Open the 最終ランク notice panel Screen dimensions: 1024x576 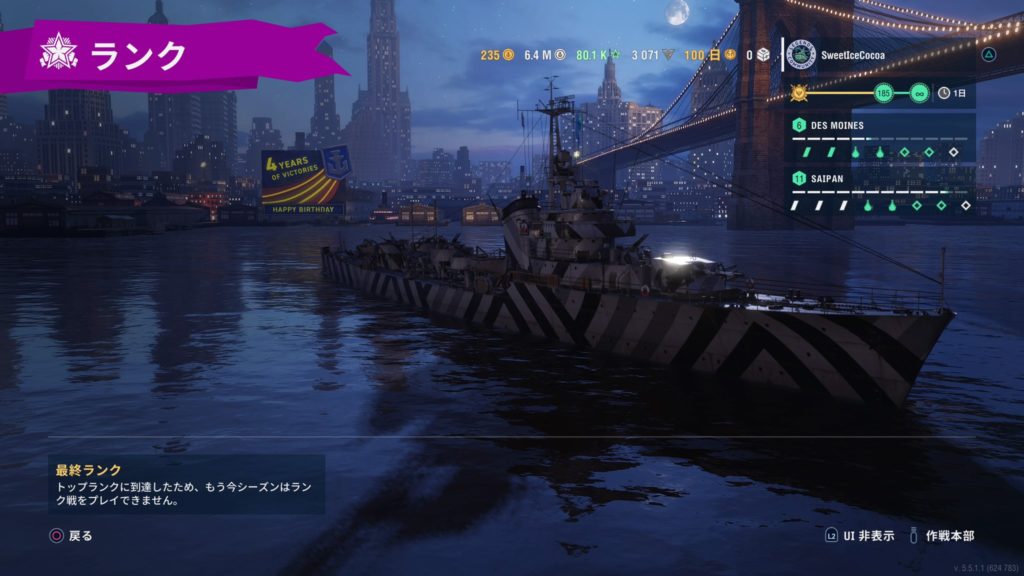pos(187,484)
